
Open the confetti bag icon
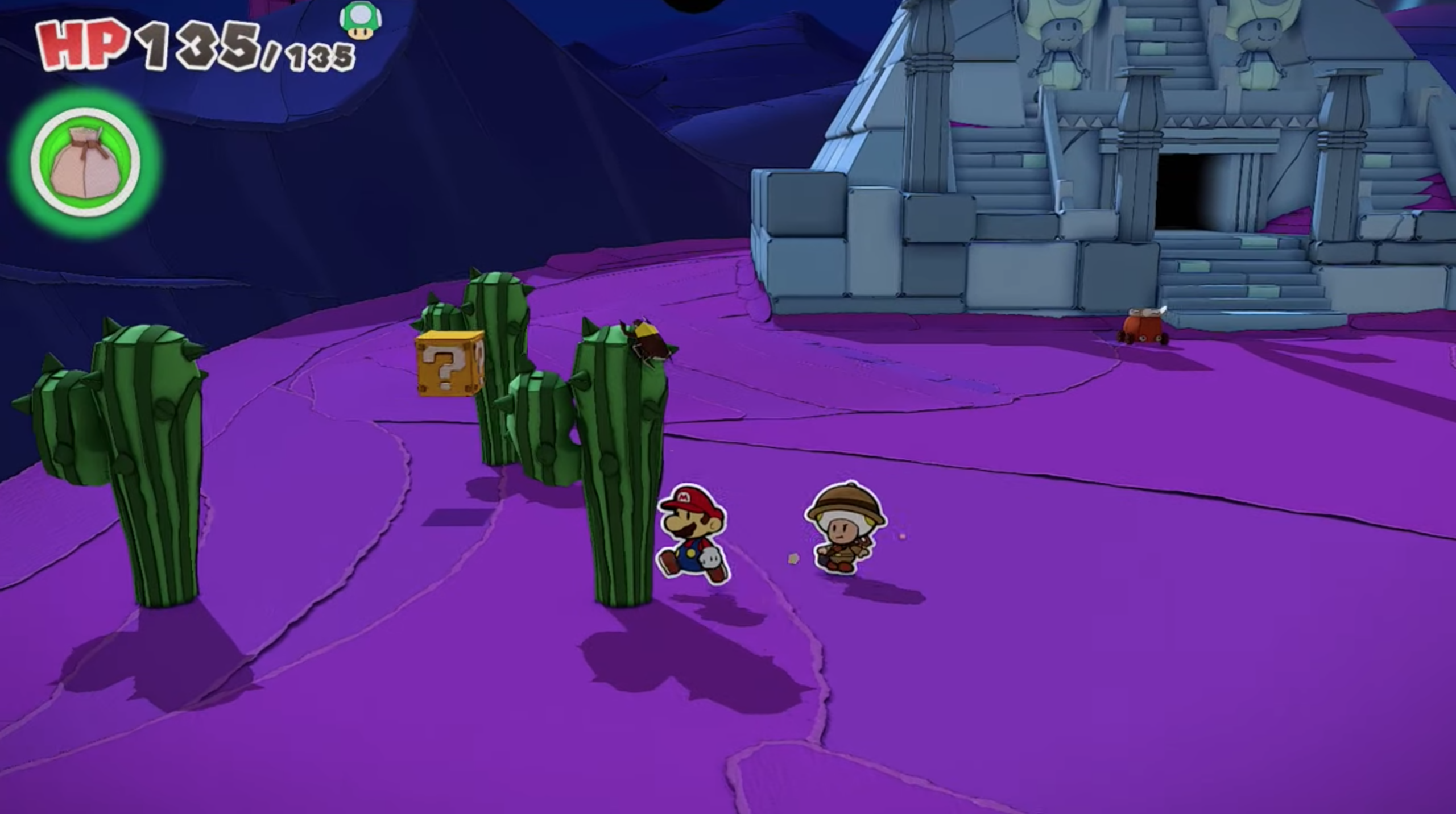click(85, 162)
